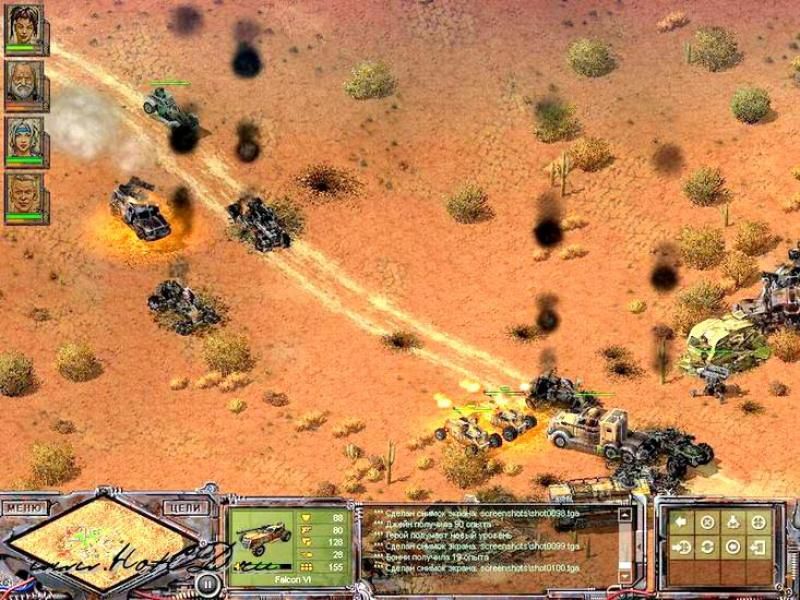Activate the left-arrow command icon

click(x=681, y=522)
